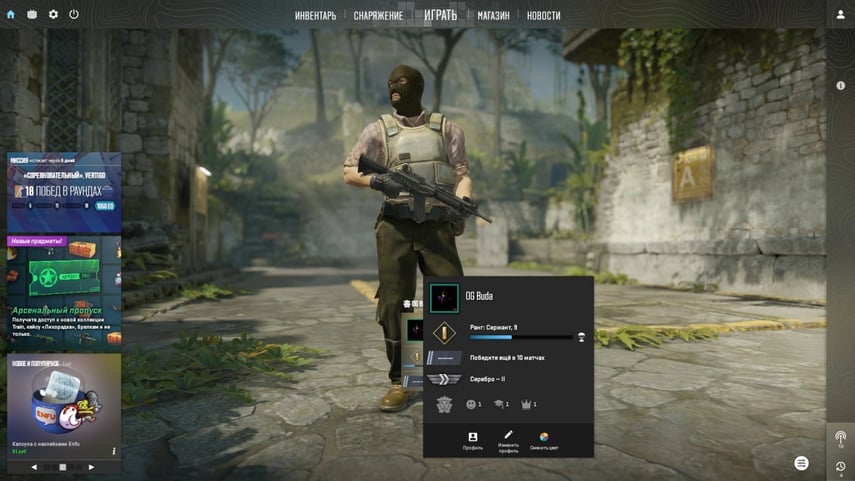This screenshot has width=855, height=481.
Task: Show previous item with left carousel arrow
Action: (34, 467)
